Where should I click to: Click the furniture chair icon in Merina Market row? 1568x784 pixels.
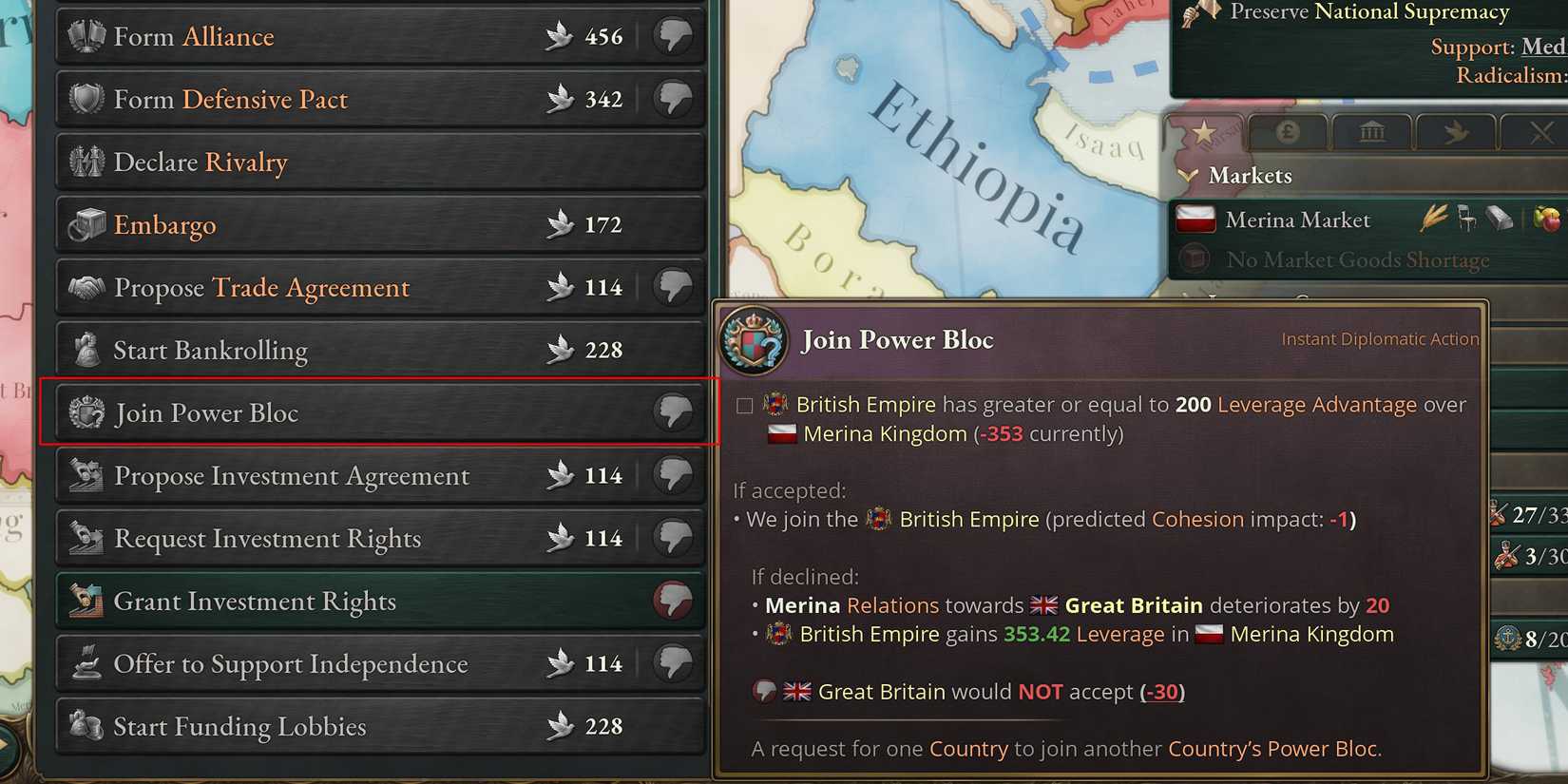[1466, 219]
